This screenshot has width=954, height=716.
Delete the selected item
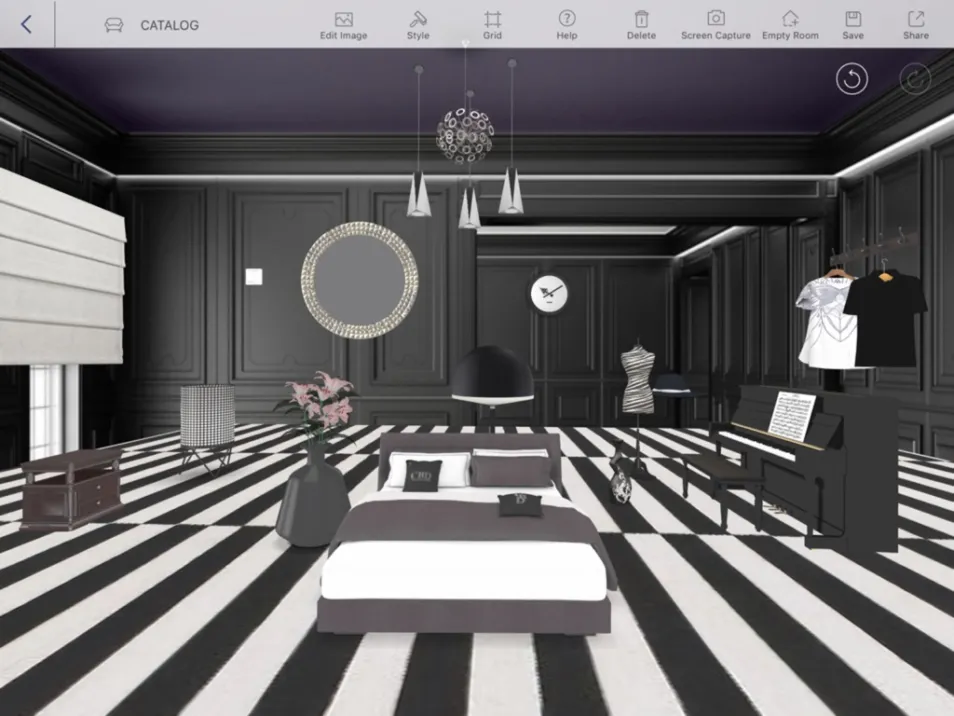(641, 25)
